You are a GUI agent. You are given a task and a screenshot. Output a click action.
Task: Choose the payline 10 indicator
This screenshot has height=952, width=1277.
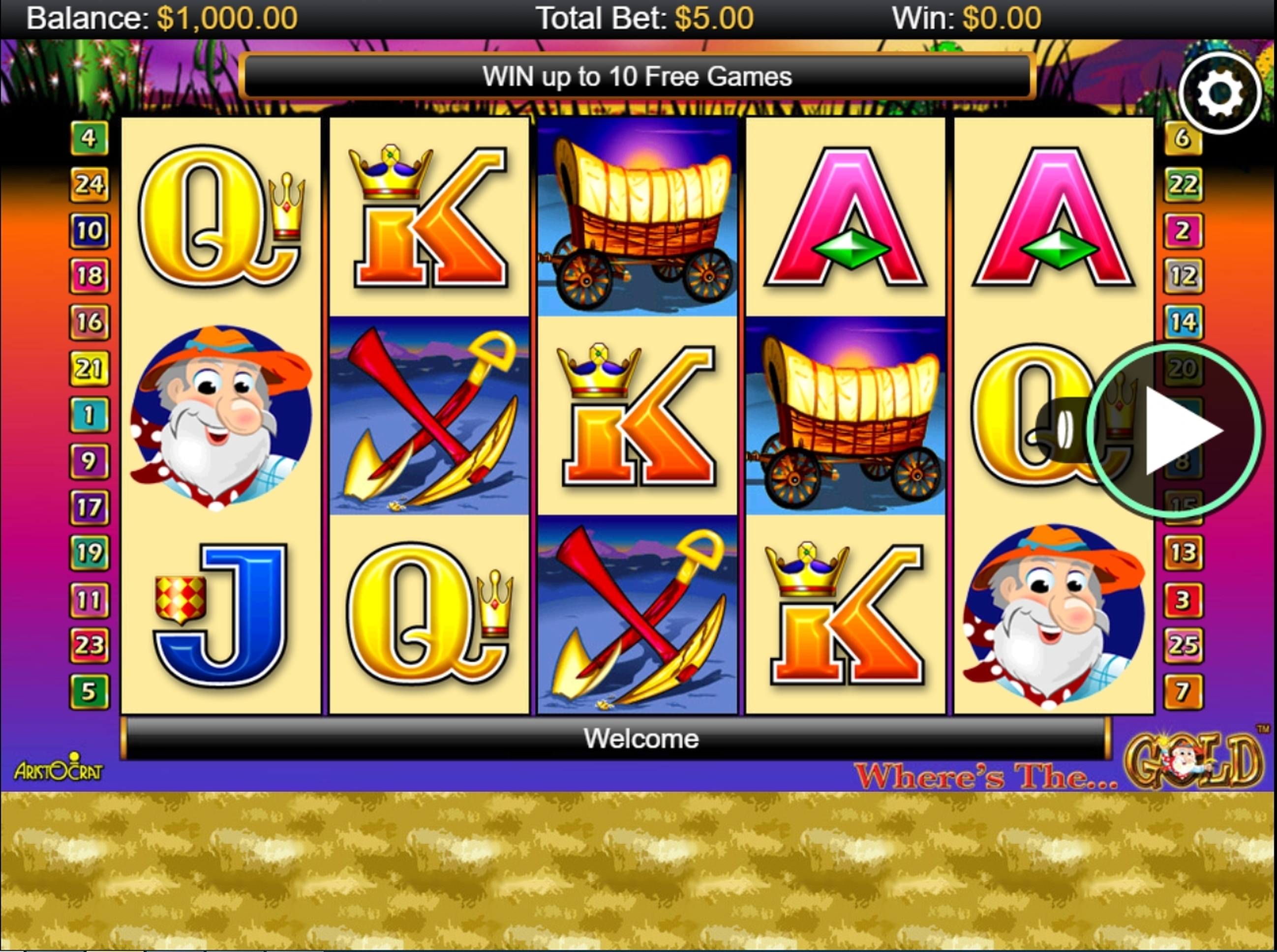coord(89,231)
